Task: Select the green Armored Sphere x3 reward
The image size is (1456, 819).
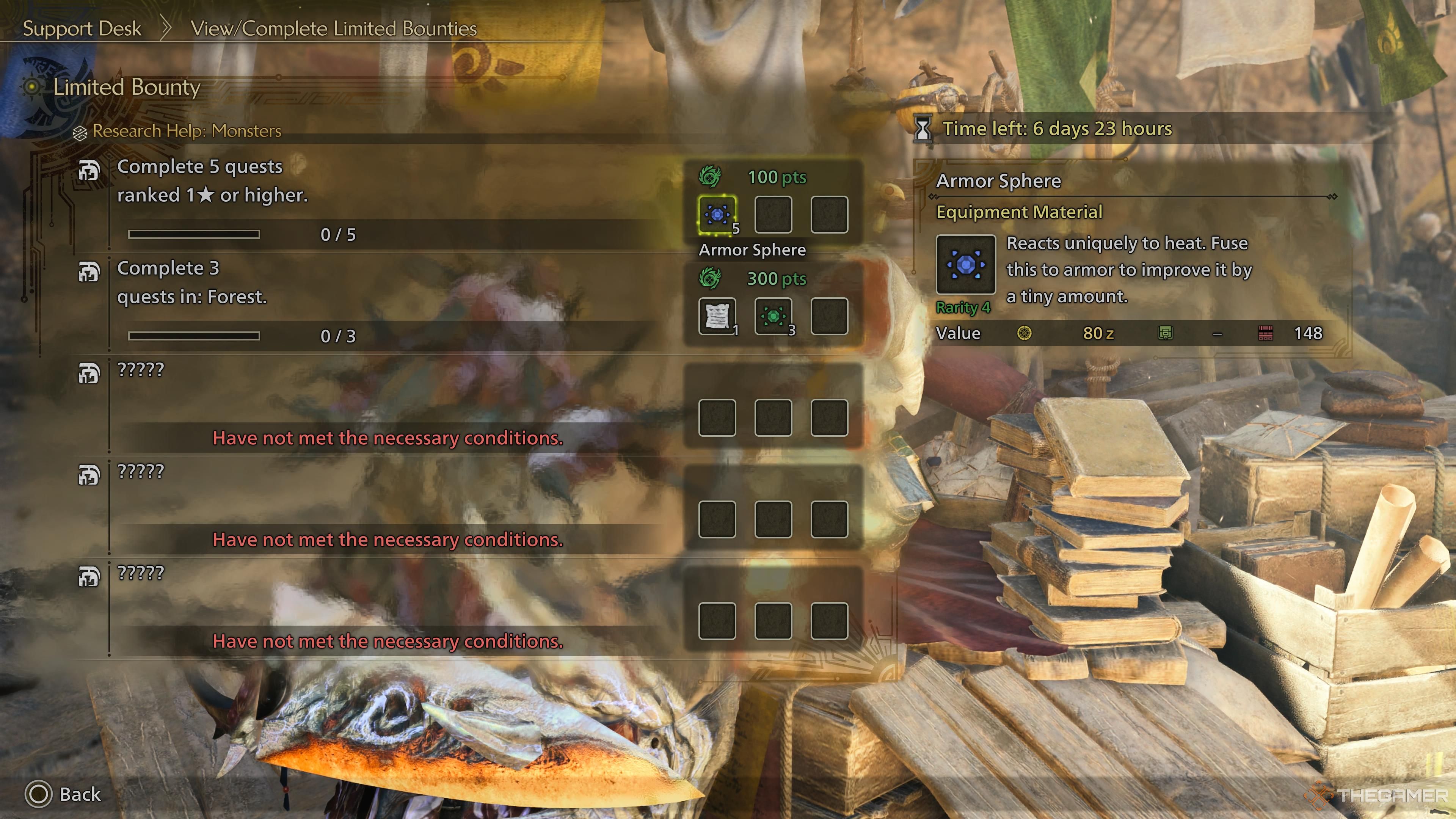Action: point(774,317)
